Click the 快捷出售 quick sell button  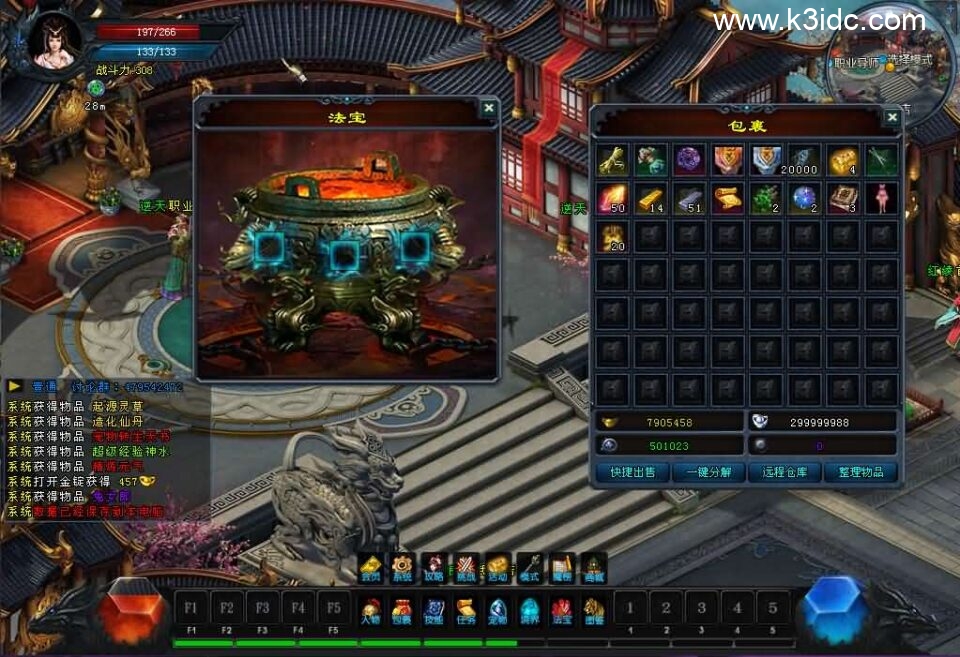click(x=631, y=472)
